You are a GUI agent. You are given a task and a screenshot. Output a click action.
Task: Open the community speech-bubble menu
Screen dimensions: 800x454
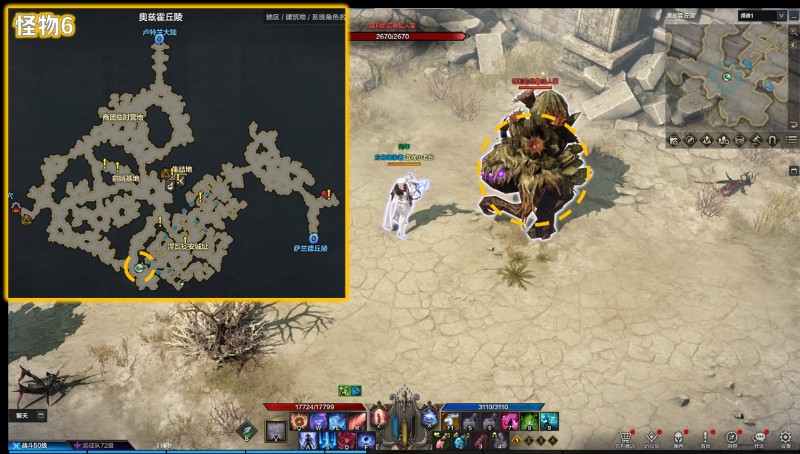pyautogui.click(x=759, y=436)
